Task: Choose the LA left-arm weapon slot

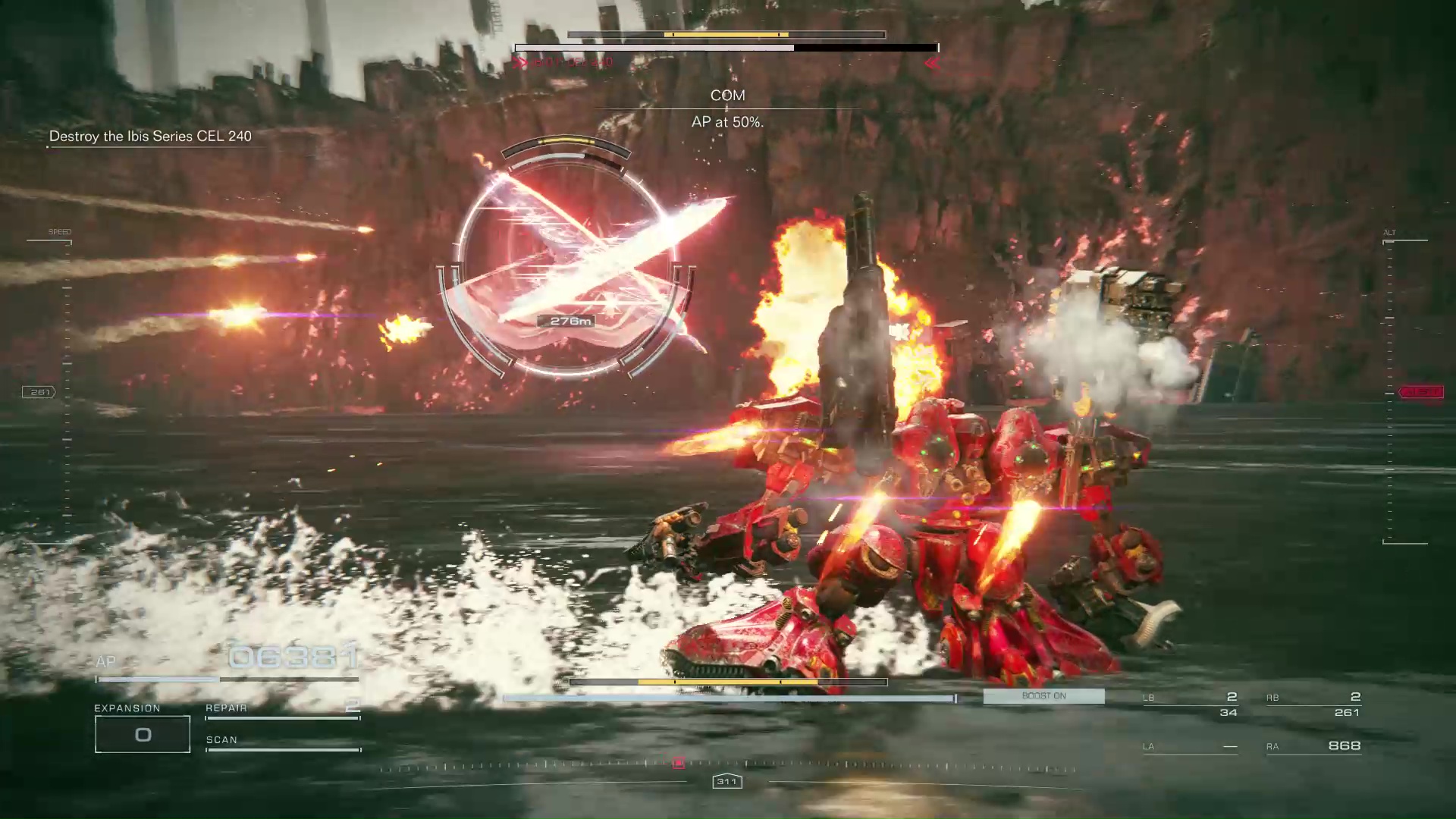Action: pos(1191,747)
